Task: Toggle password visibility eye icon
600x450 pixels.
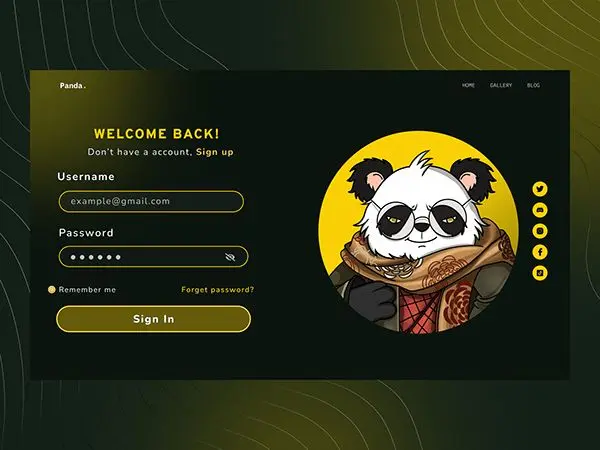Action: (x=231, y=257)
